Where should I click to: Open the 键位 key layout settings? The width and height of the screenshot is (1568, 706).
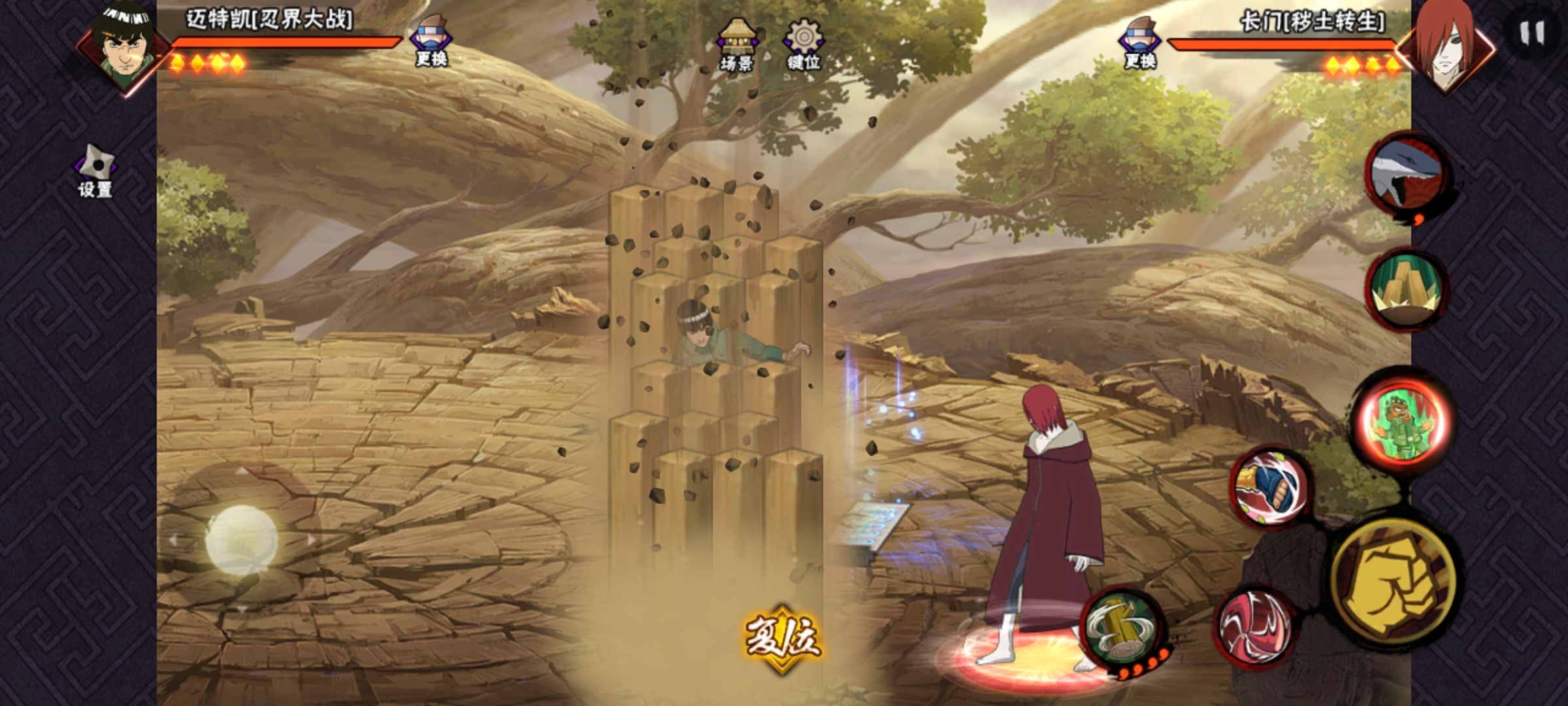pyautogui.click(x=804, y=44)
